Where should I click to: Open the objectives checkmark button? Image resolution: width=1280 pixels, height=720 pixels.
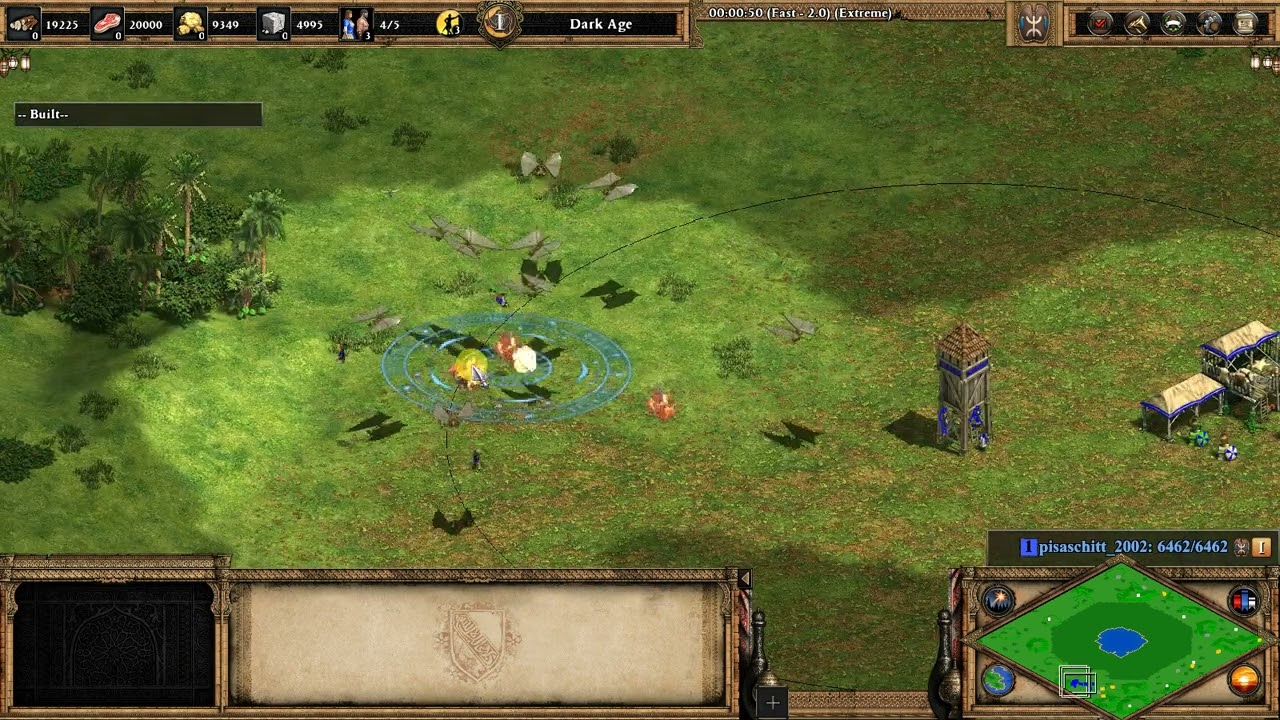pos(1100,23)
